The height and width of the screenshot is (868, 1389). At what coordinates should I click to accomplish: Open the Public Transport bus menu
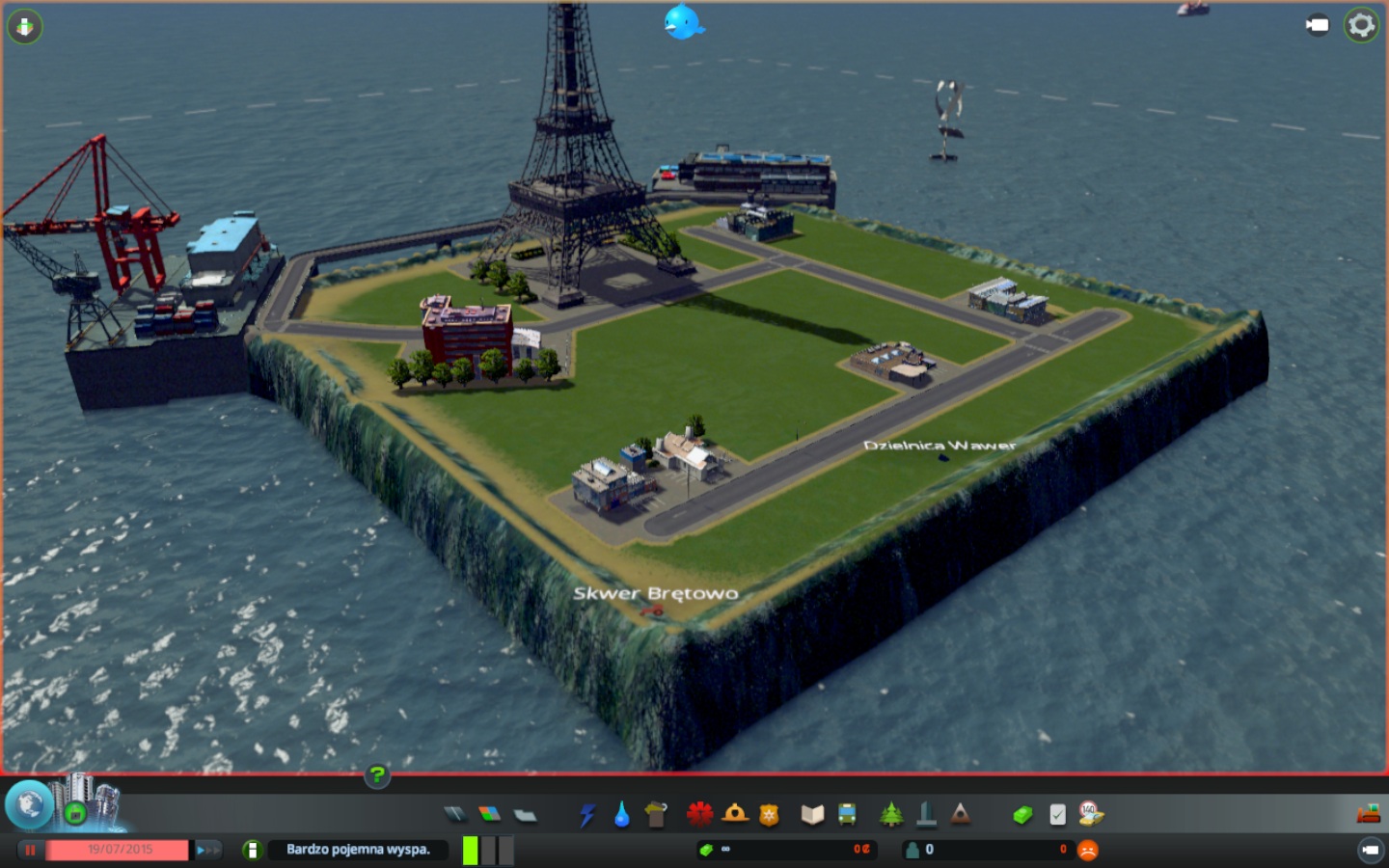(x=847, y=815)
